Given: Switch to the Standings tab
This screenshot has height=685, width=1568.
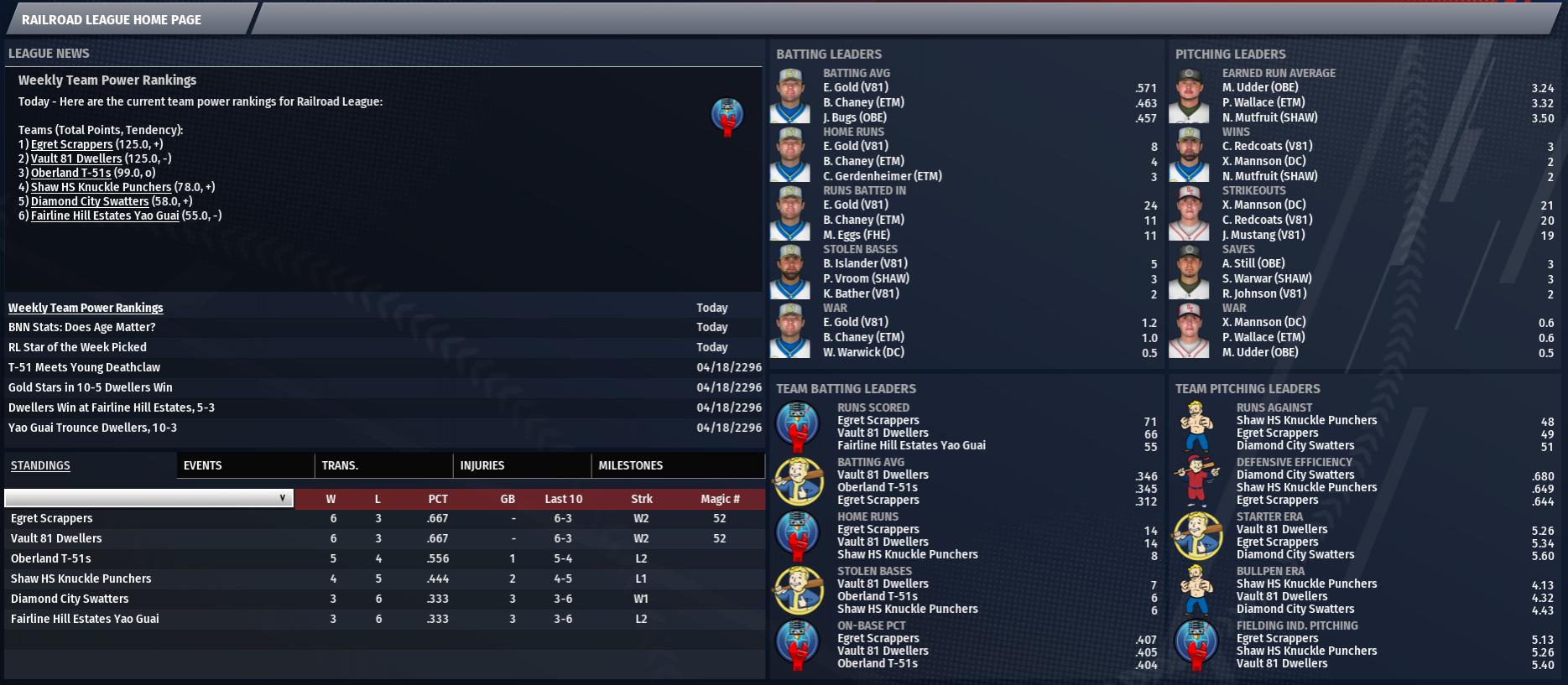Looking at the screenshot, I should pos(40,465).
